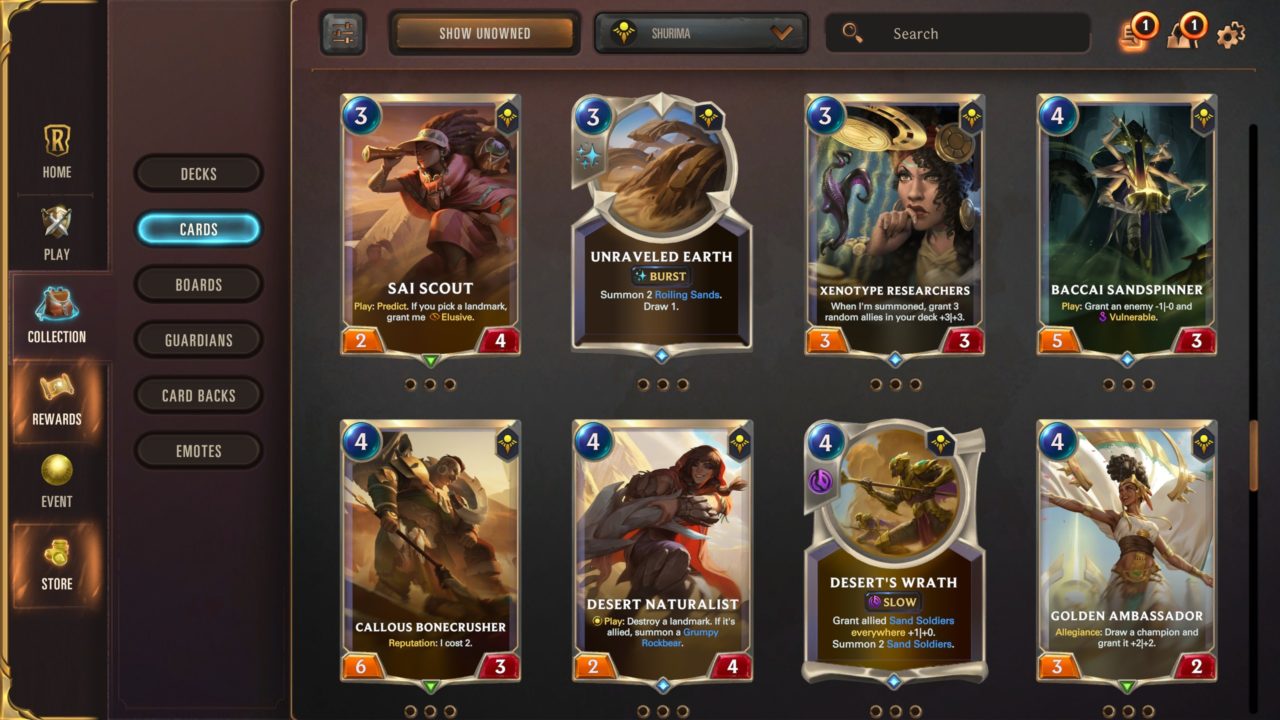Switch to the Boards tab
This screenshot has height=720, width=1280.
pos(198,285)
